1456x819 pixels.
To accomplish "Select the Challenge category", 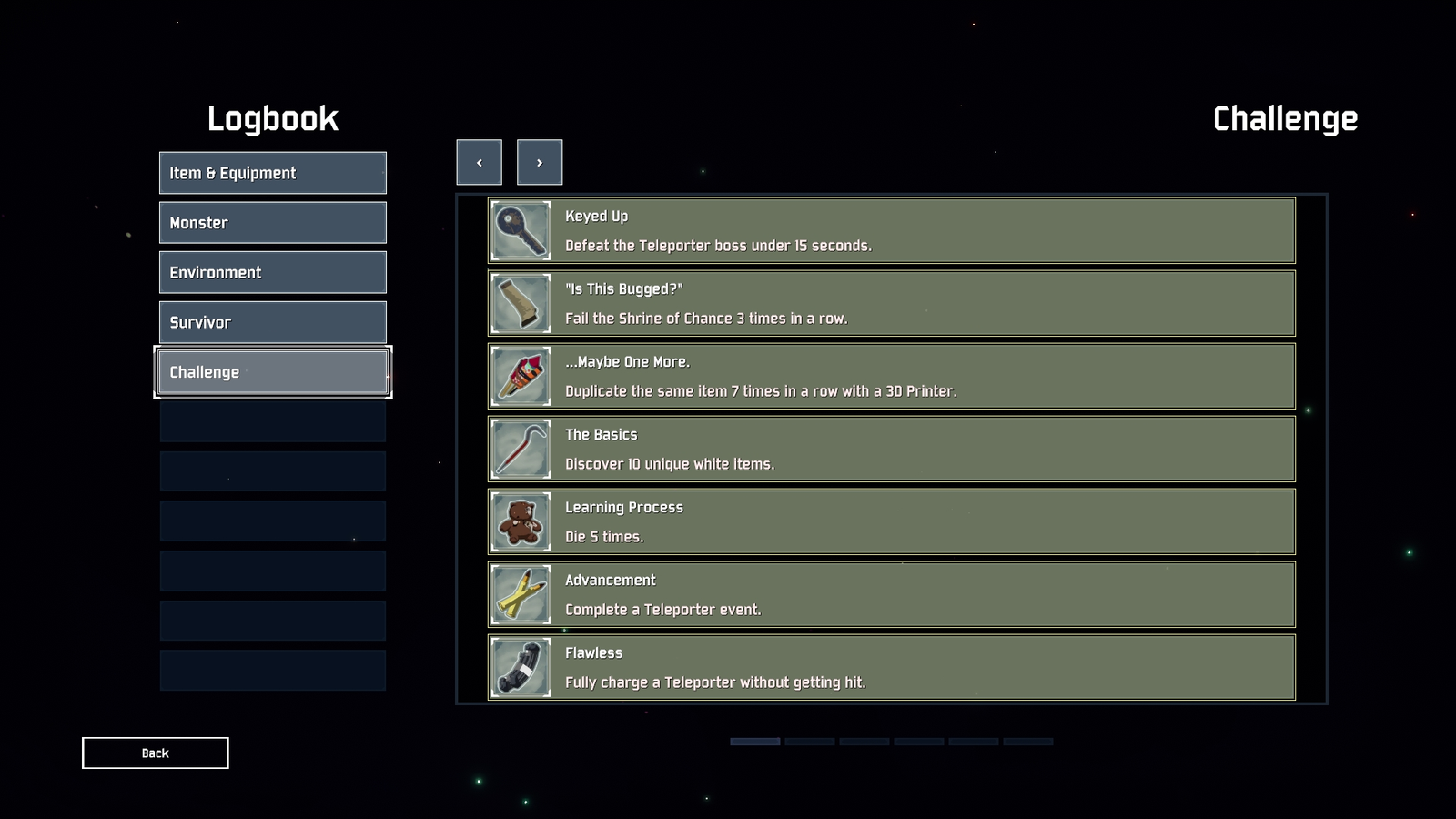I will pos(272,371).
